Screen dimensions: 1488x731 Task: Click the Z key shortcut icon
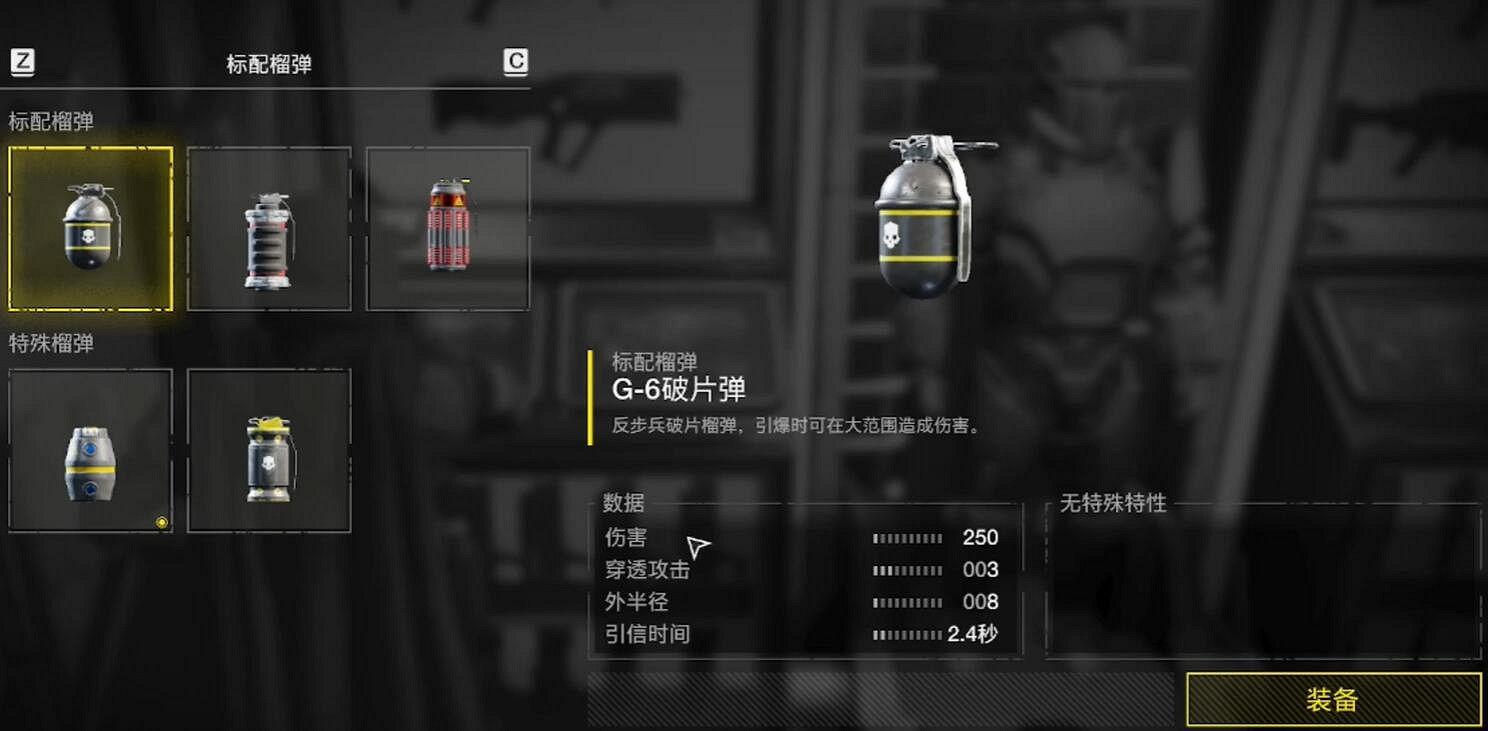point(22,63)
